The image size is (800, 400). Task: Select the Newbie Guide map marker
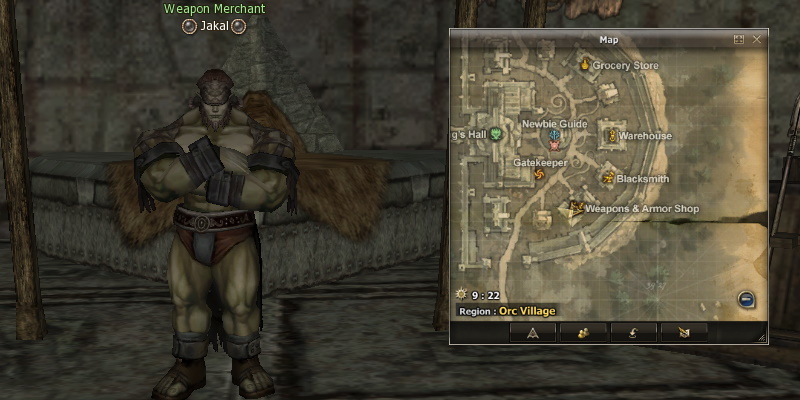pyautogui.click(x=554, y=137)
